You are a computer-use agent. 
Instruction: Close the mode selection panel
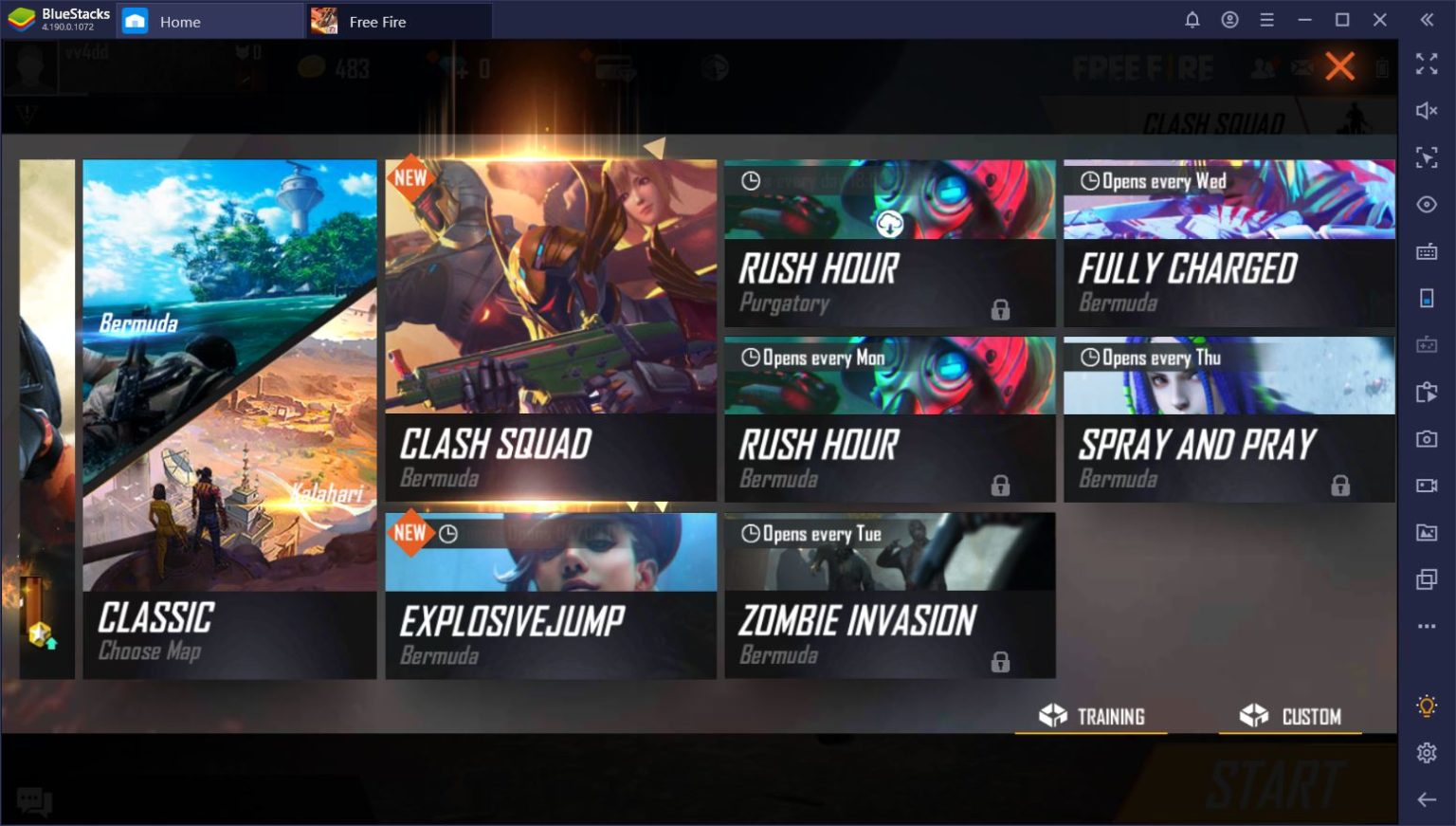coord(1339,66)
